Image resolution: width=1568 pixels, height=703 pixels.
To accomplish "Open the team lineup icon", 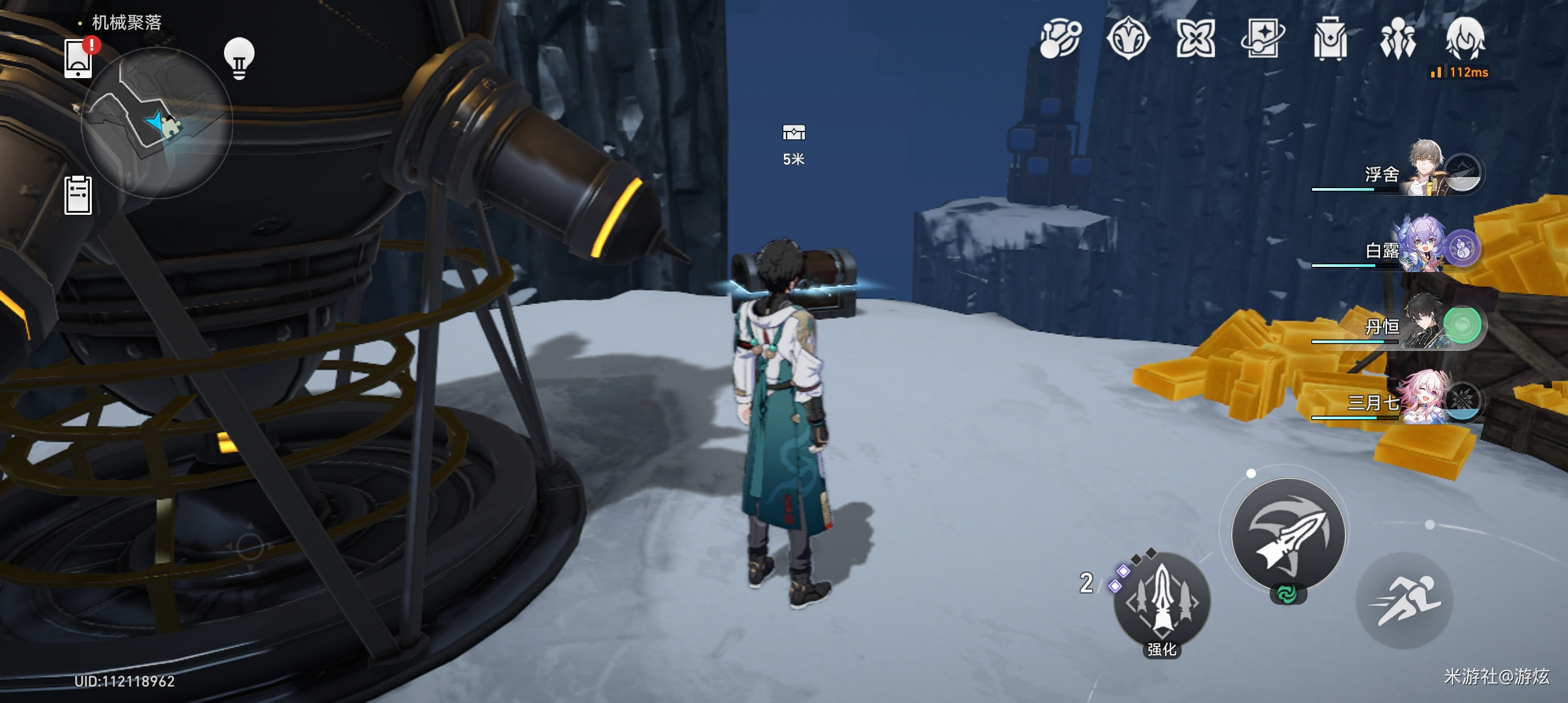I will (x=1397, y=38).
